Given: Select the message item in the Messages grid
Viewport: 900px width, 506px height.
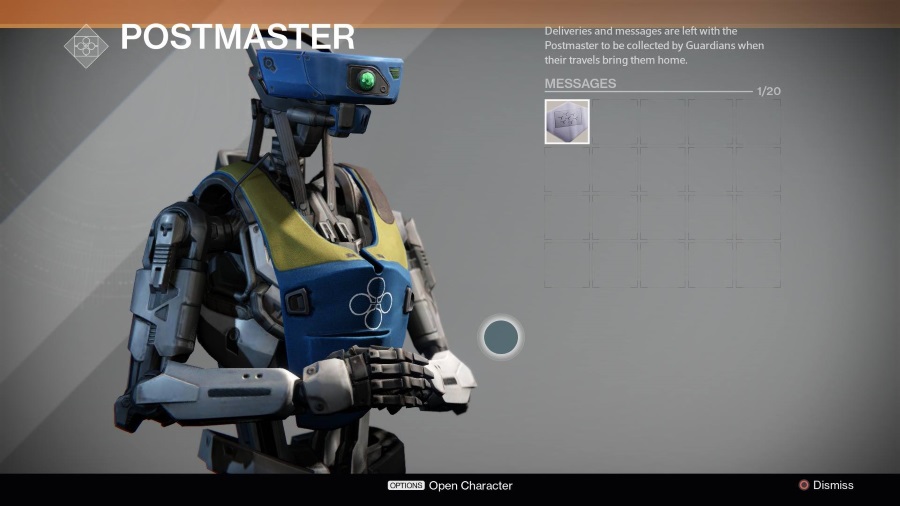Looking at the screenshot, I should 567,122.
